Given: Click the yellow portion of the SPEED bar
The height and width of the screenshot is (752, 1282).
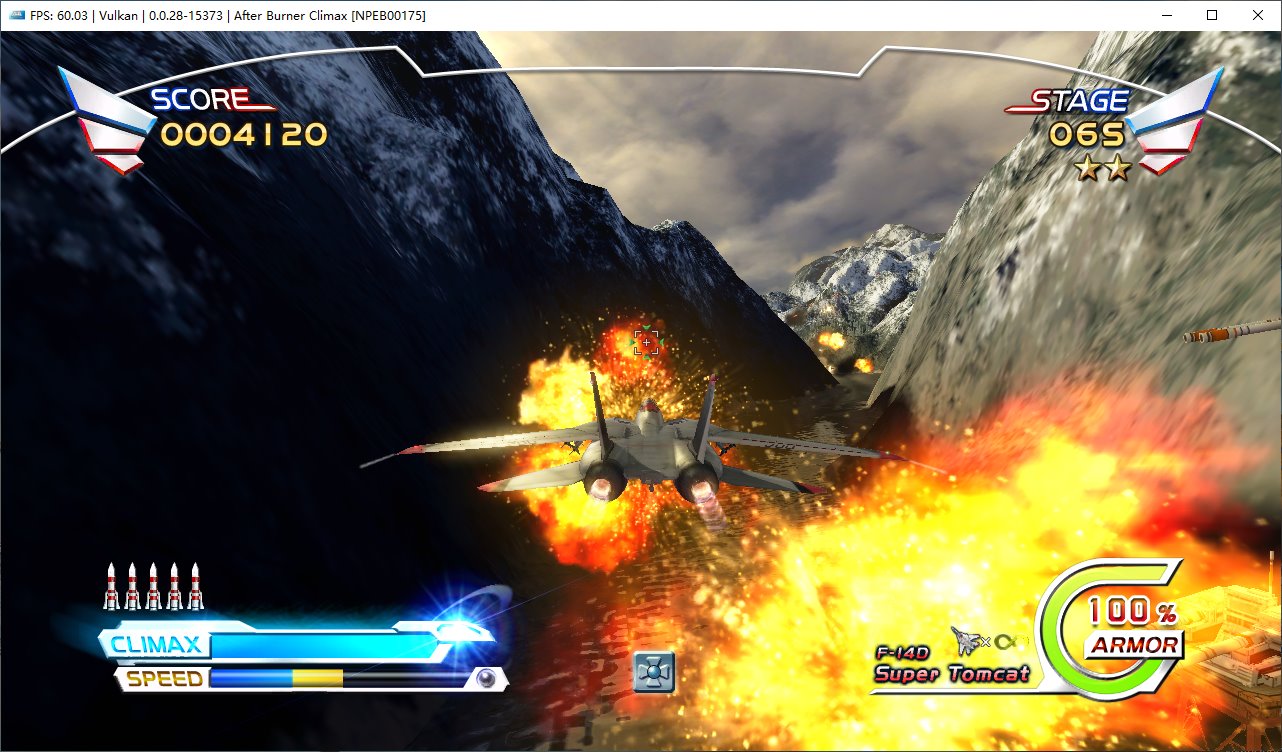Looking at the screenshot, I should [320, 679].
